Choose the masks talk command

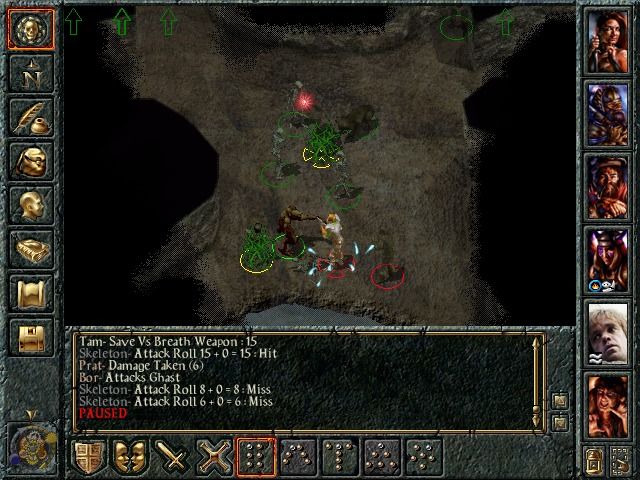[133, 458]
